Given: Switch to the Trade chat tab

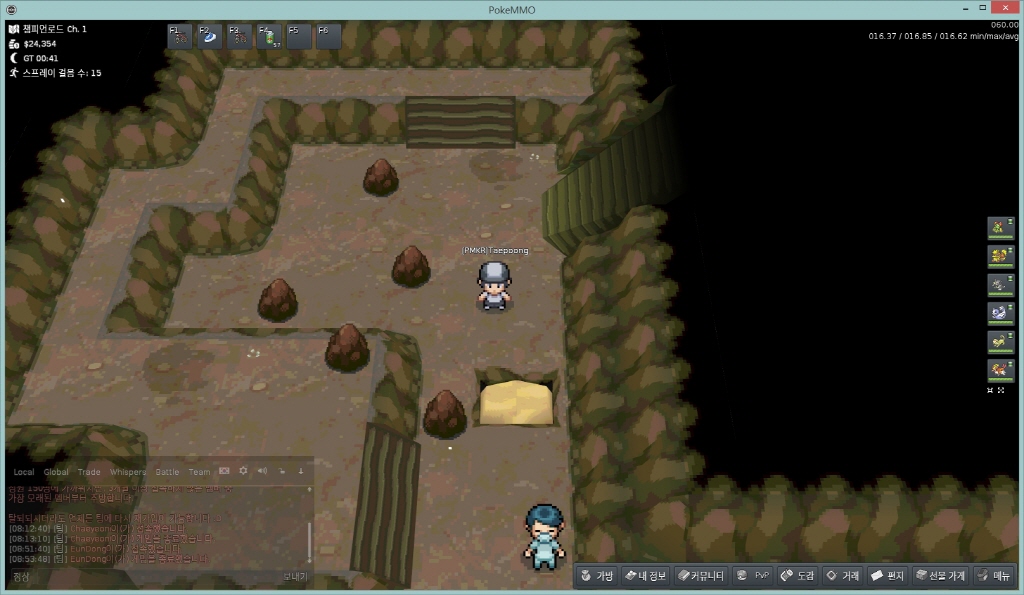Looking at the screenshot, I should 89,472.
